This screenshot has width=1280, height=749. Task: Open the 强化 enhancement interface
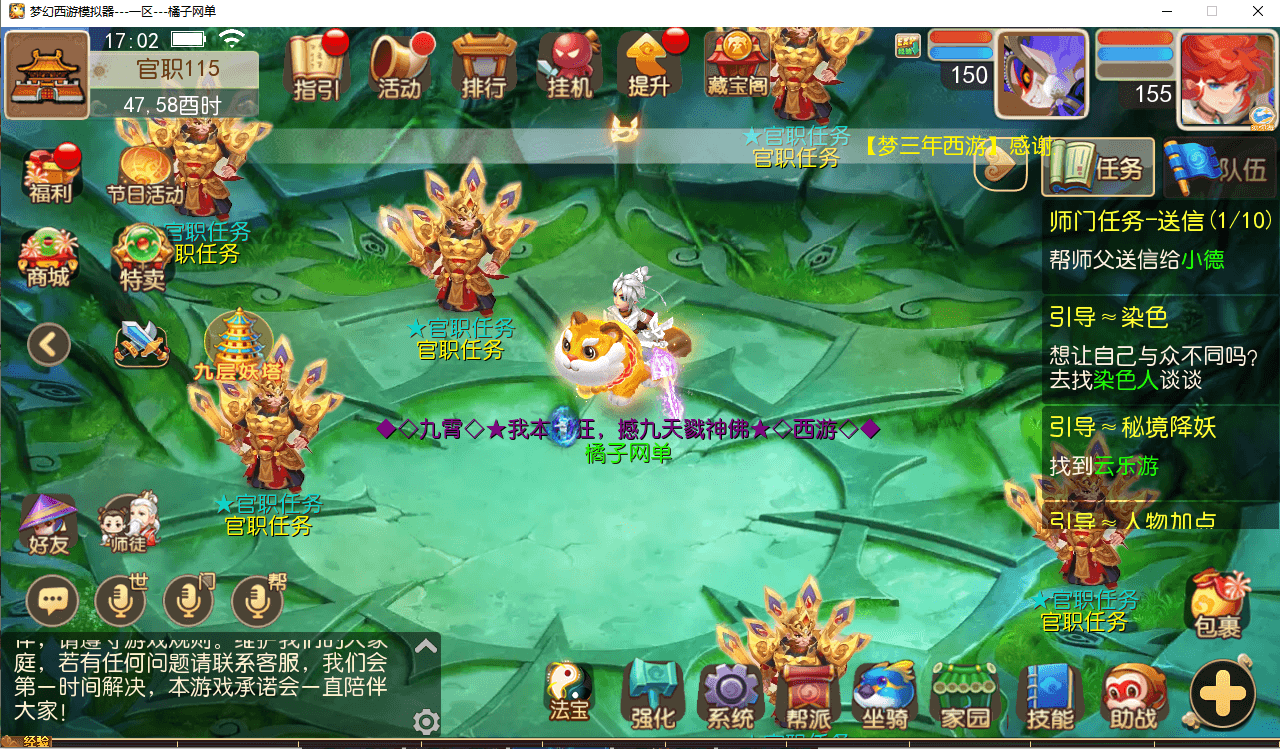pyautogui.click(x=651, y=695)
